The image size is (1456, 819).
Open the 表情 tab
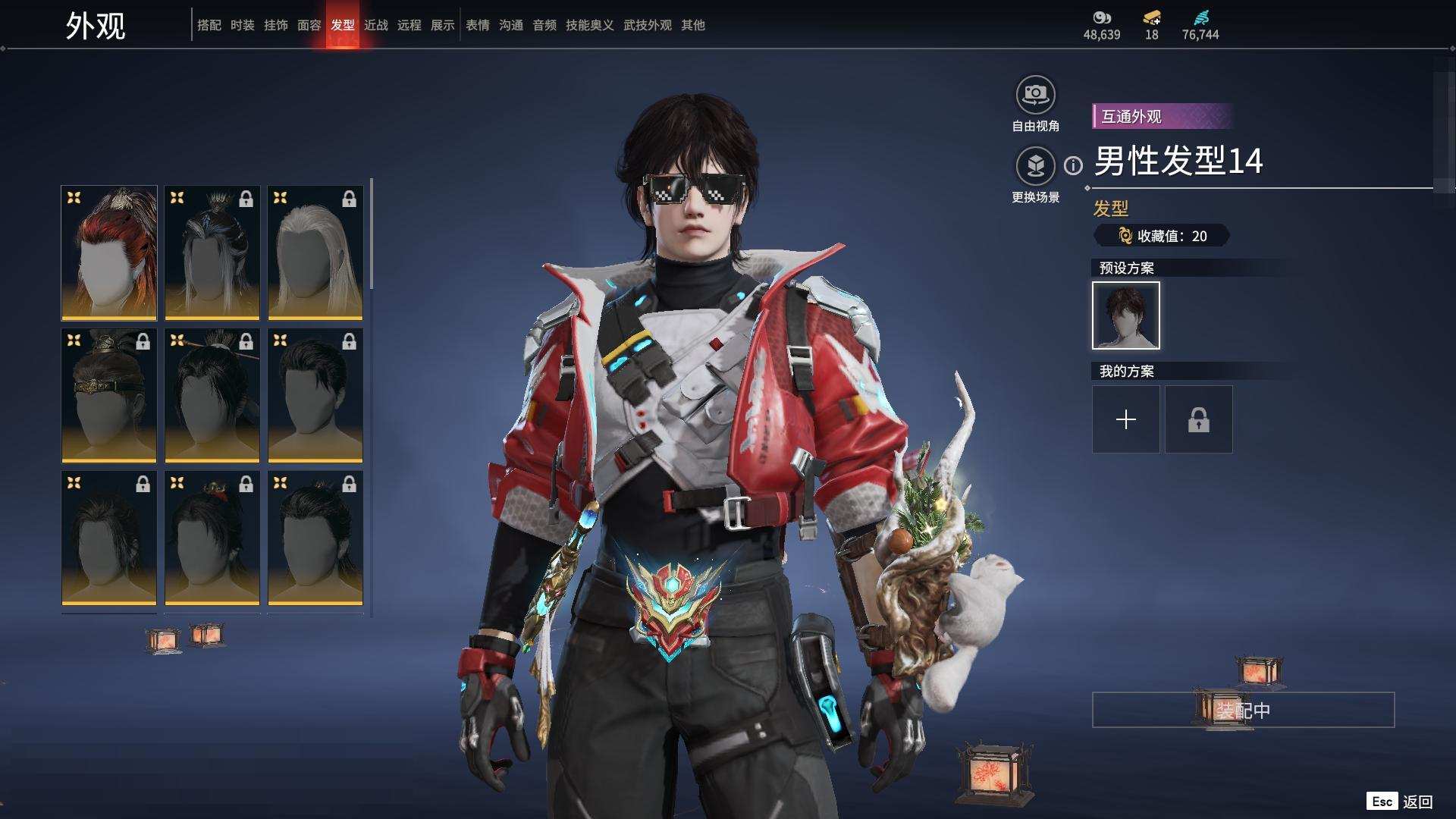coord(477,25)
